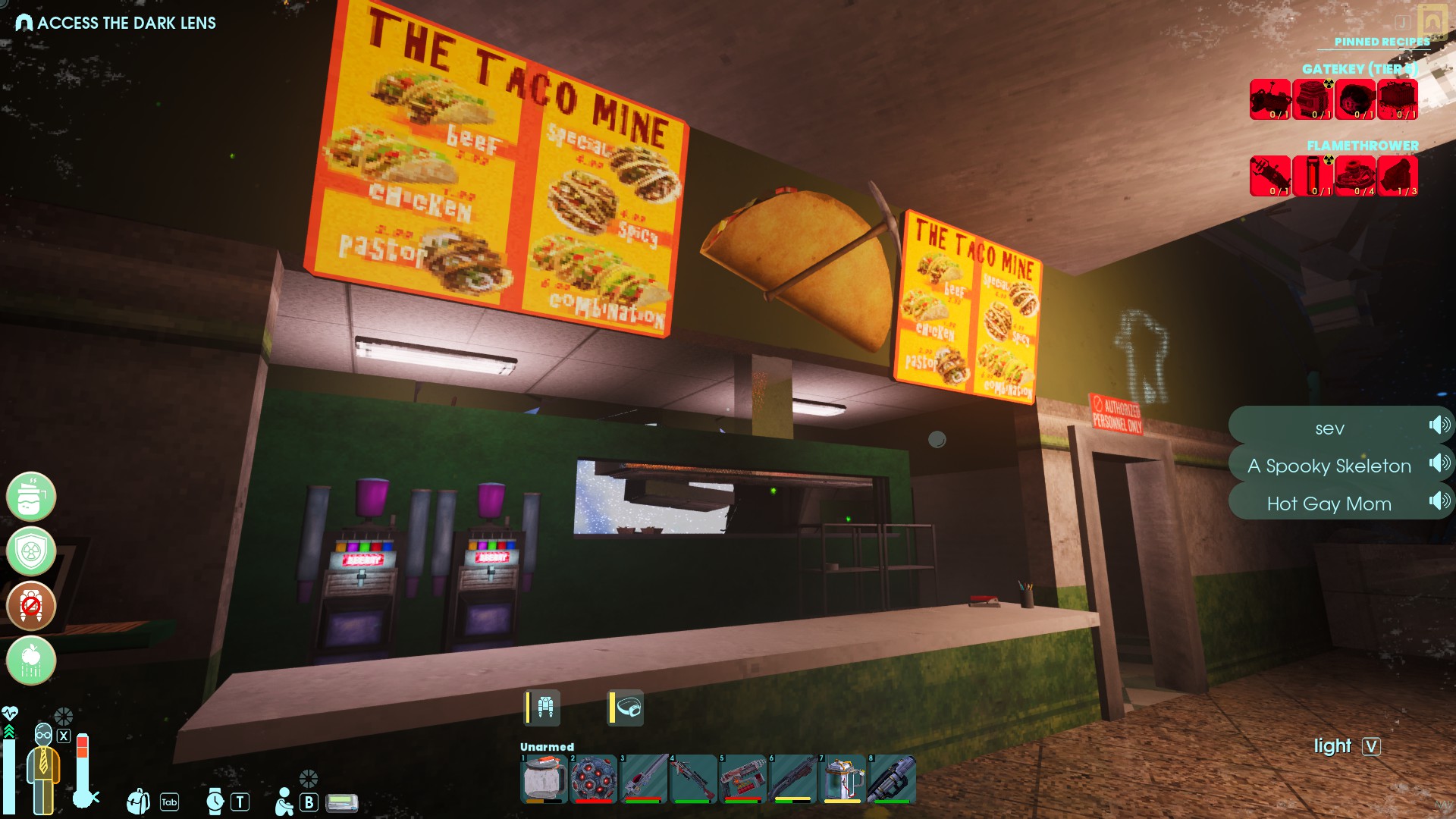Click the character body status figure

[x=43, y=770]
